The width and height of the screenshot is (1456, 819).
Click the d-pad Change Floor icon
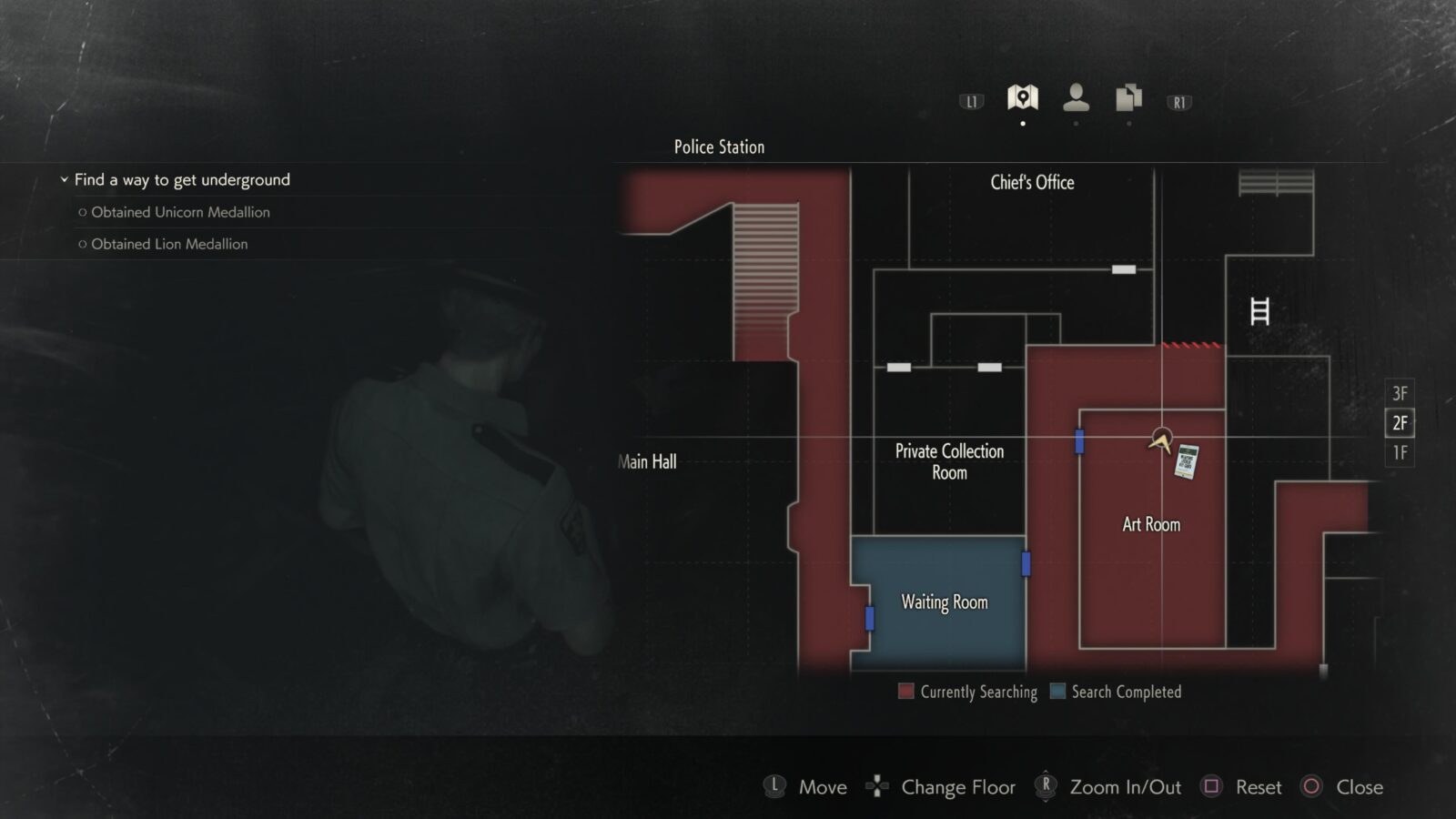877,786
